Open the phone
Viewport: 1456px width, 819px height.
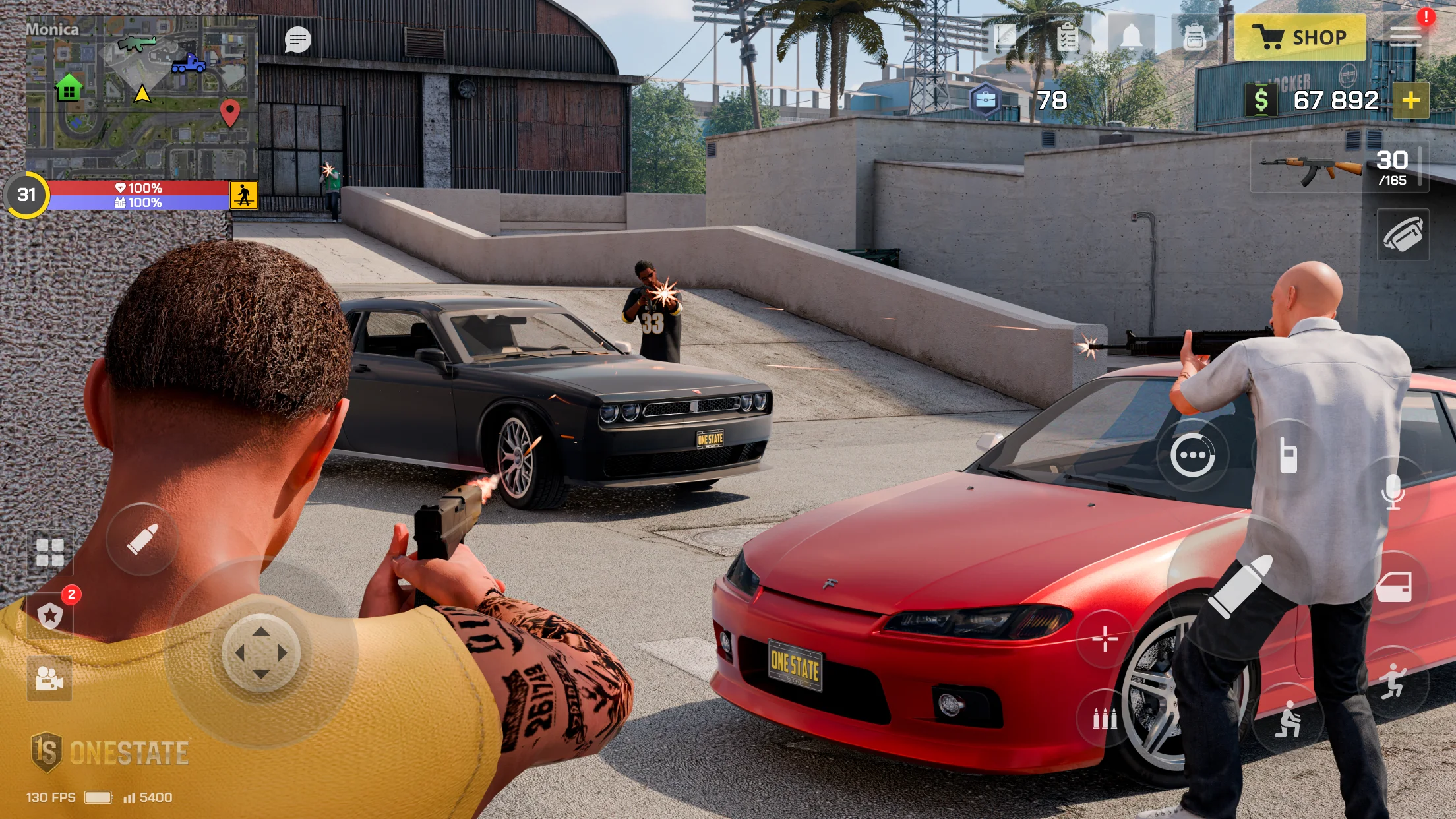(x=1288, y=456)
